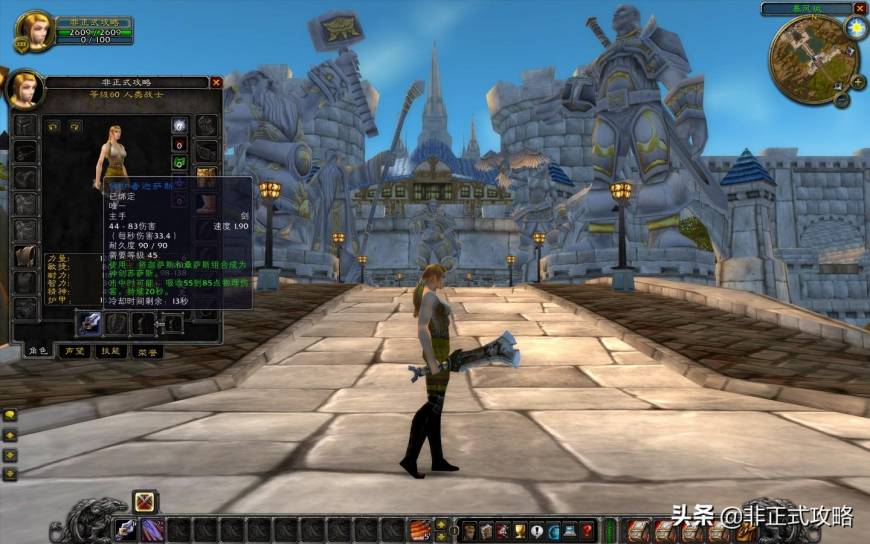Click the daytime sun indicator by minimap
Viewport: 870px width, 544px height.
pyautogui.click(x=855, y=28)
